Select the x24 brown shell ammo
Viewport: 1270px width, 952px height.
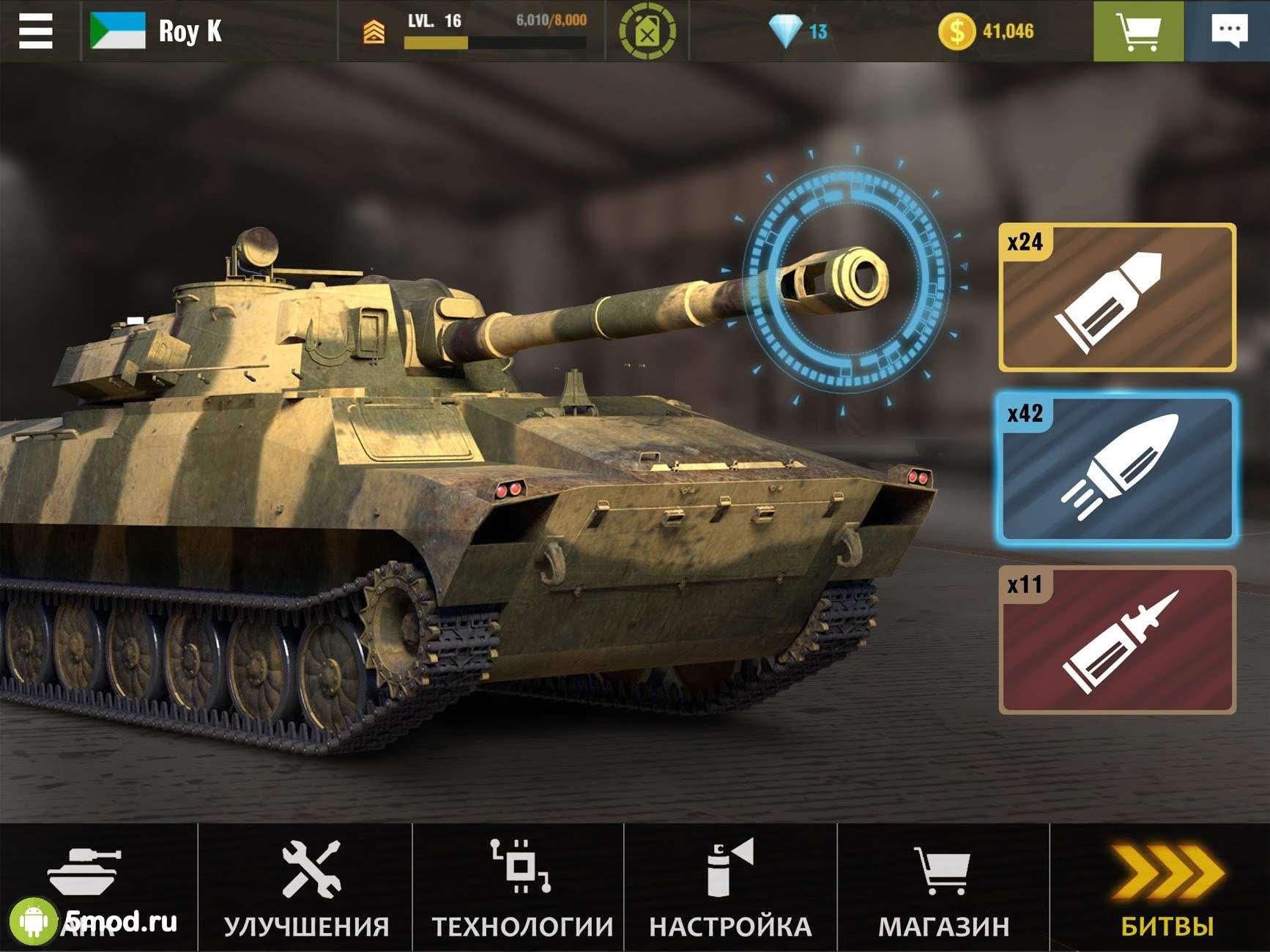pos(1117,297)
